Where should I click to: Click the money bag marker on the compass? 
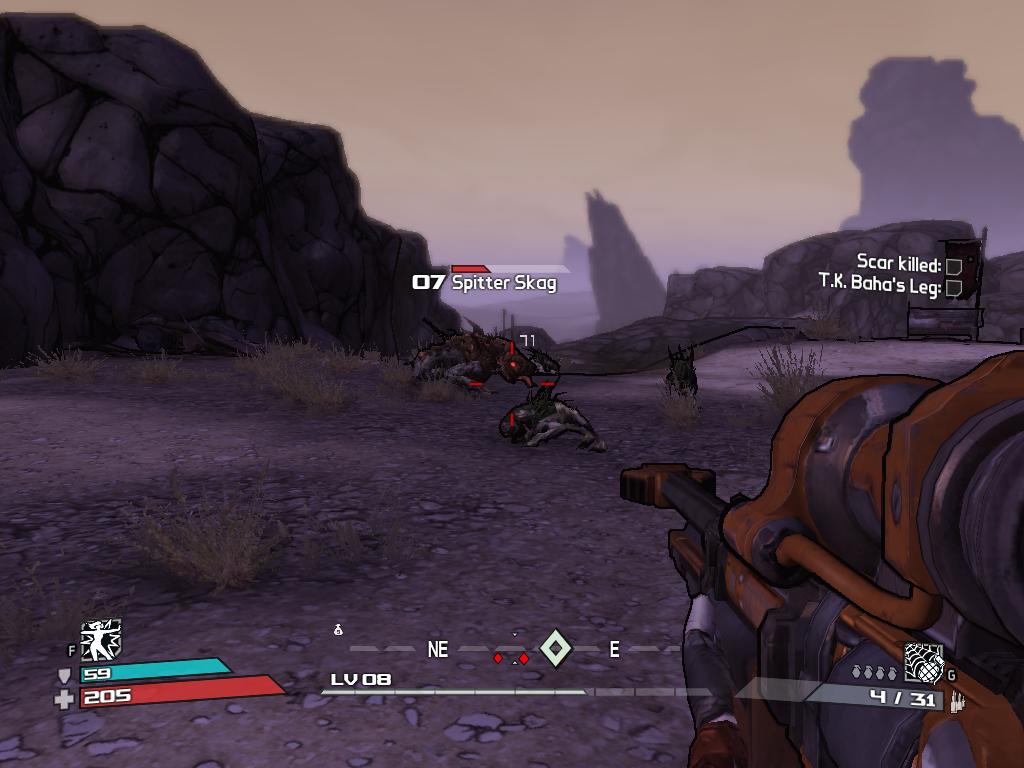[x=339, y=629]
